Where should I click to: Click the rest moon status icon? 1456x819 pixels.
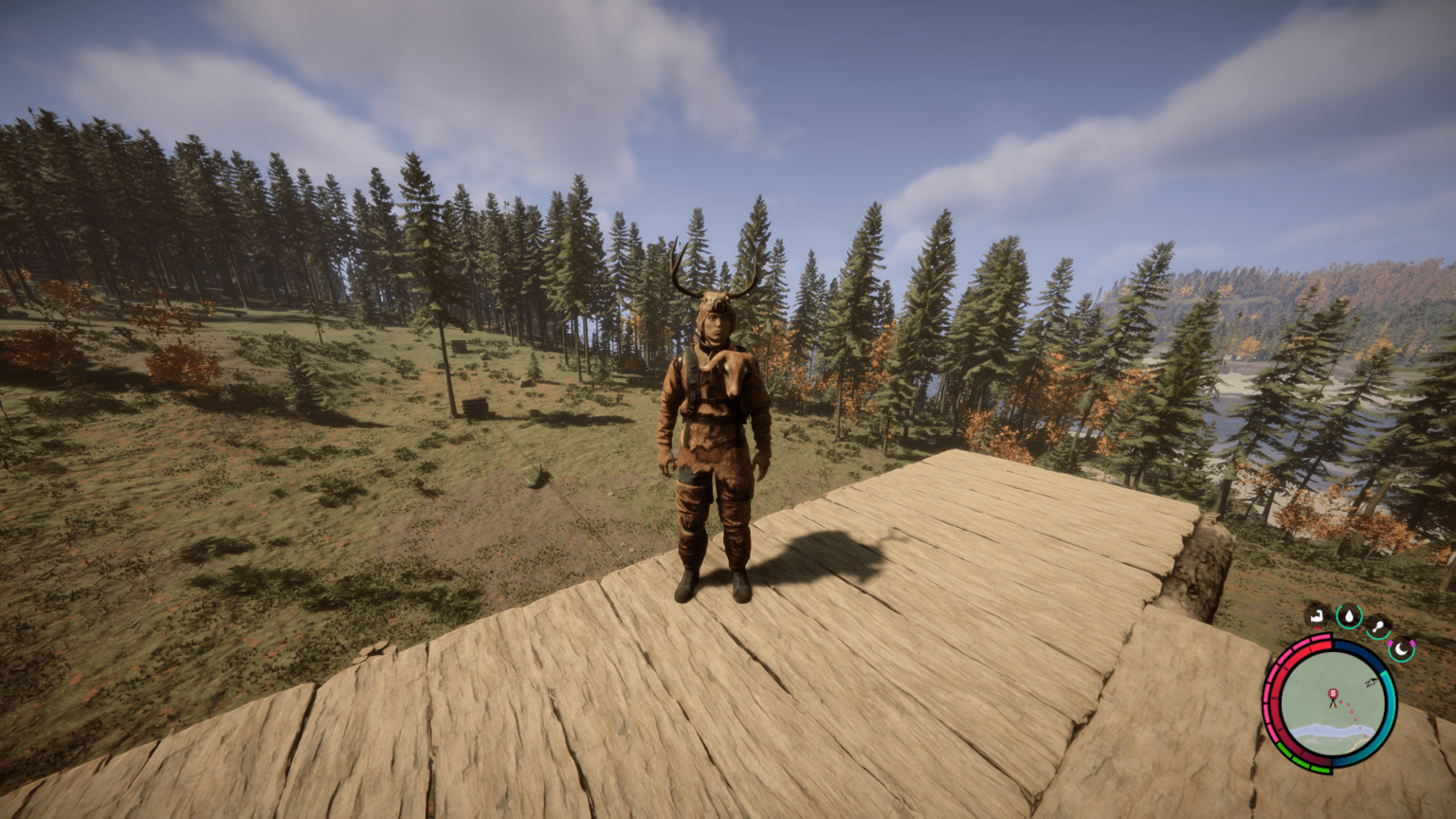coord(1402,652)
